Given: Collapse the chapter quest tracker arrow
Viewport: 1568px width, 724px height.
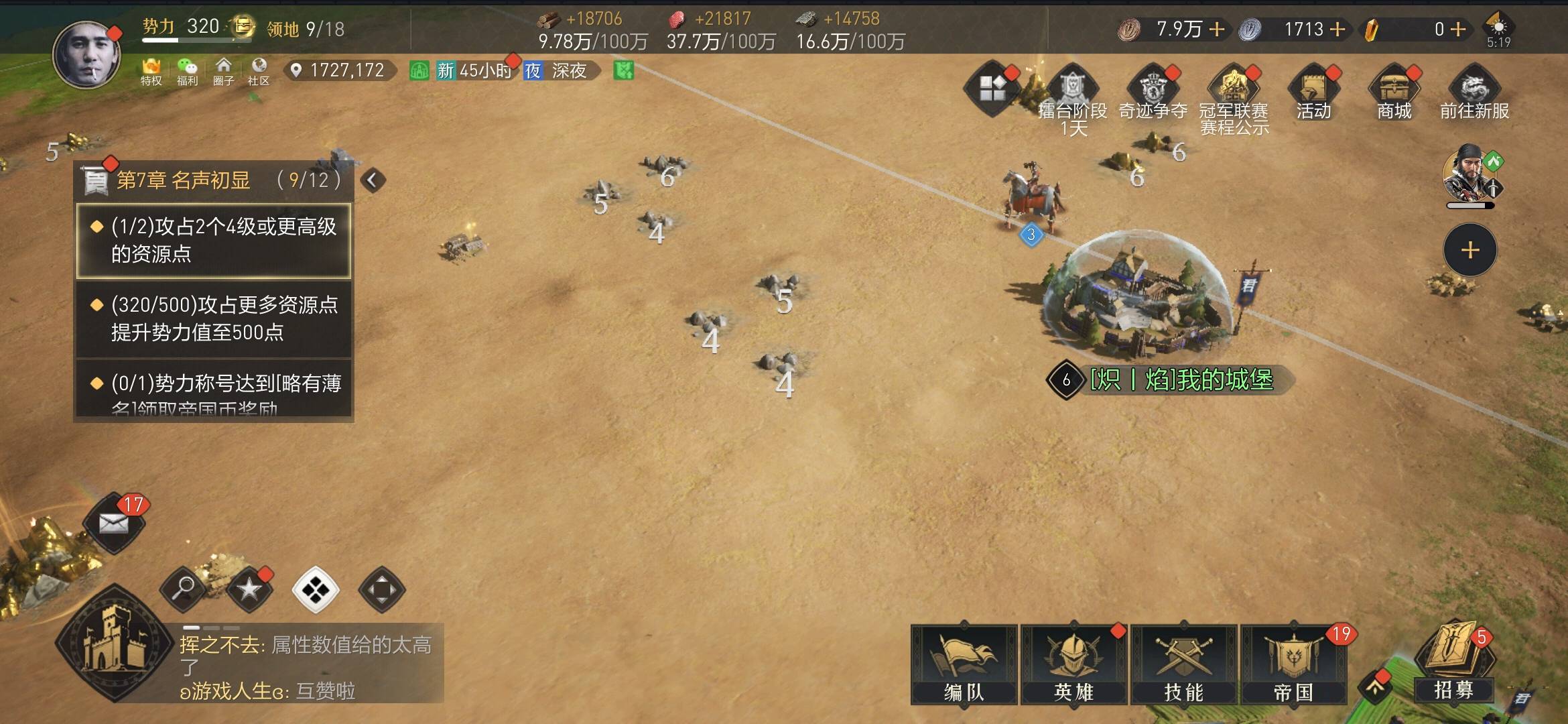Looking at the screenshot, I should tap(373, 180).
